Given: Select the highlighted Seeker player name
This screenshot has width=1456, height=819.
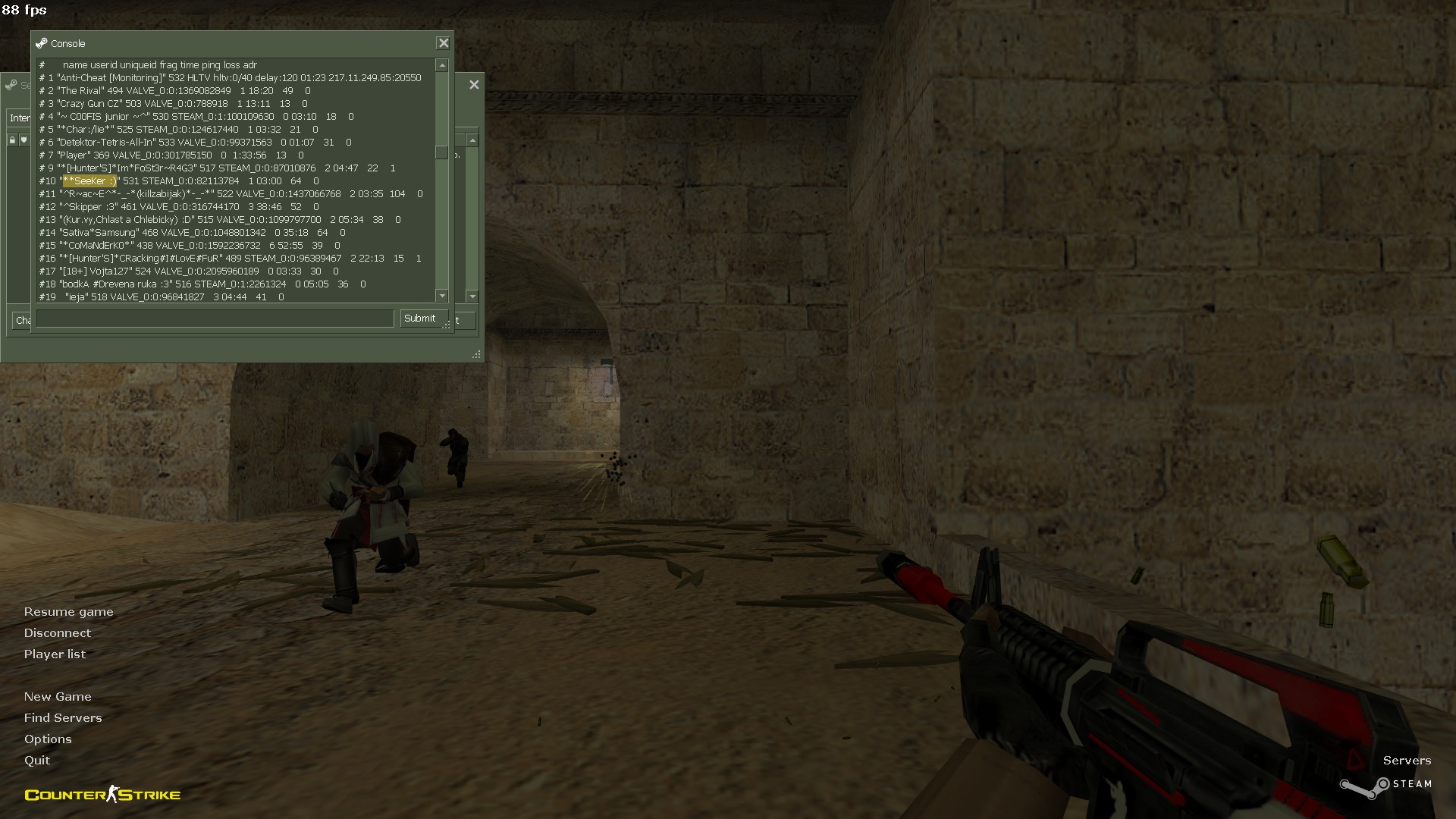Looking at the screenshot, I should coord(89,181).
